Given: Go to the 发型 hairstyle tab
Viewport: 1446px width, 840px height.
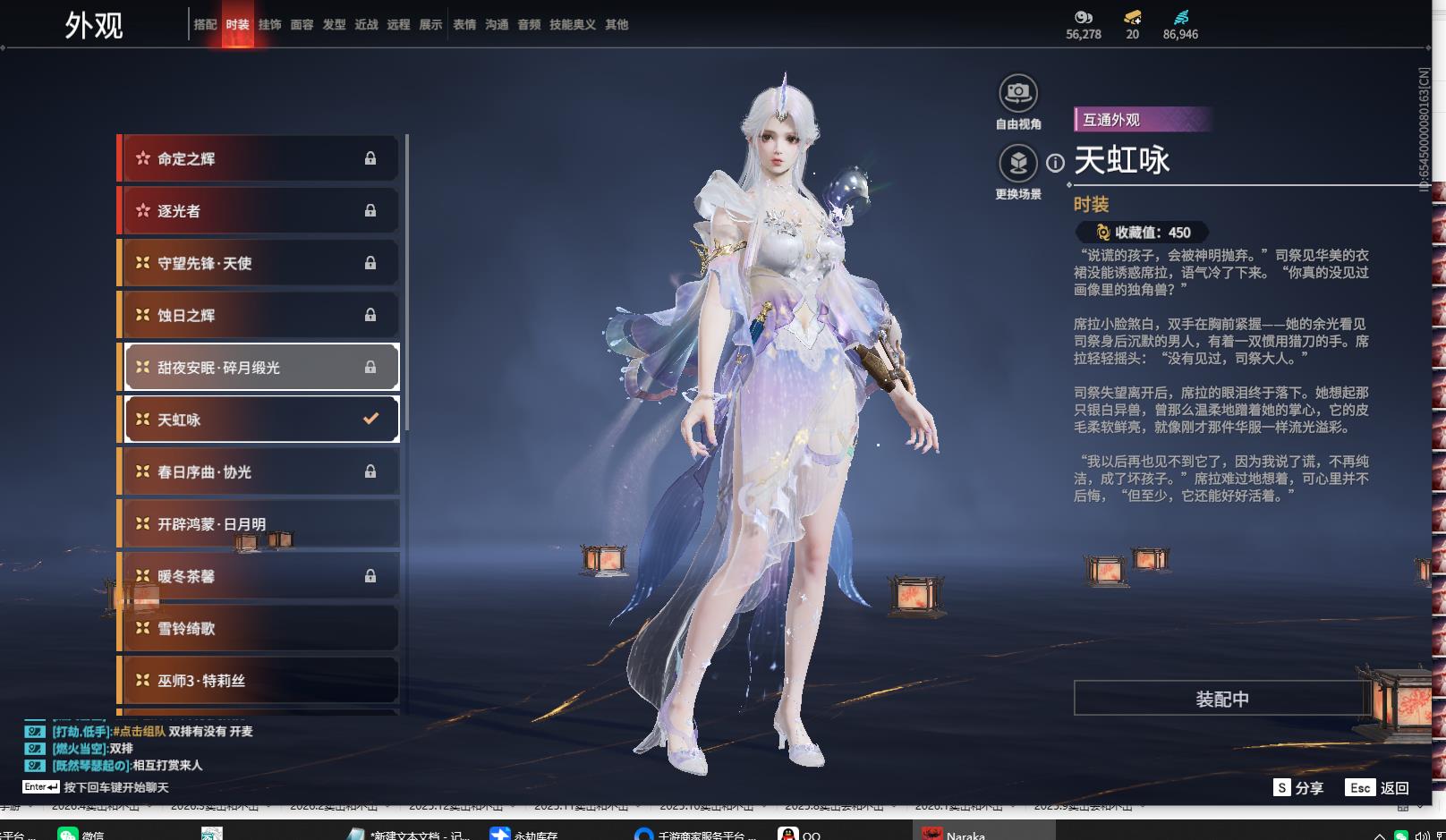Looking at the screenshot, I should tap(334, 25).
